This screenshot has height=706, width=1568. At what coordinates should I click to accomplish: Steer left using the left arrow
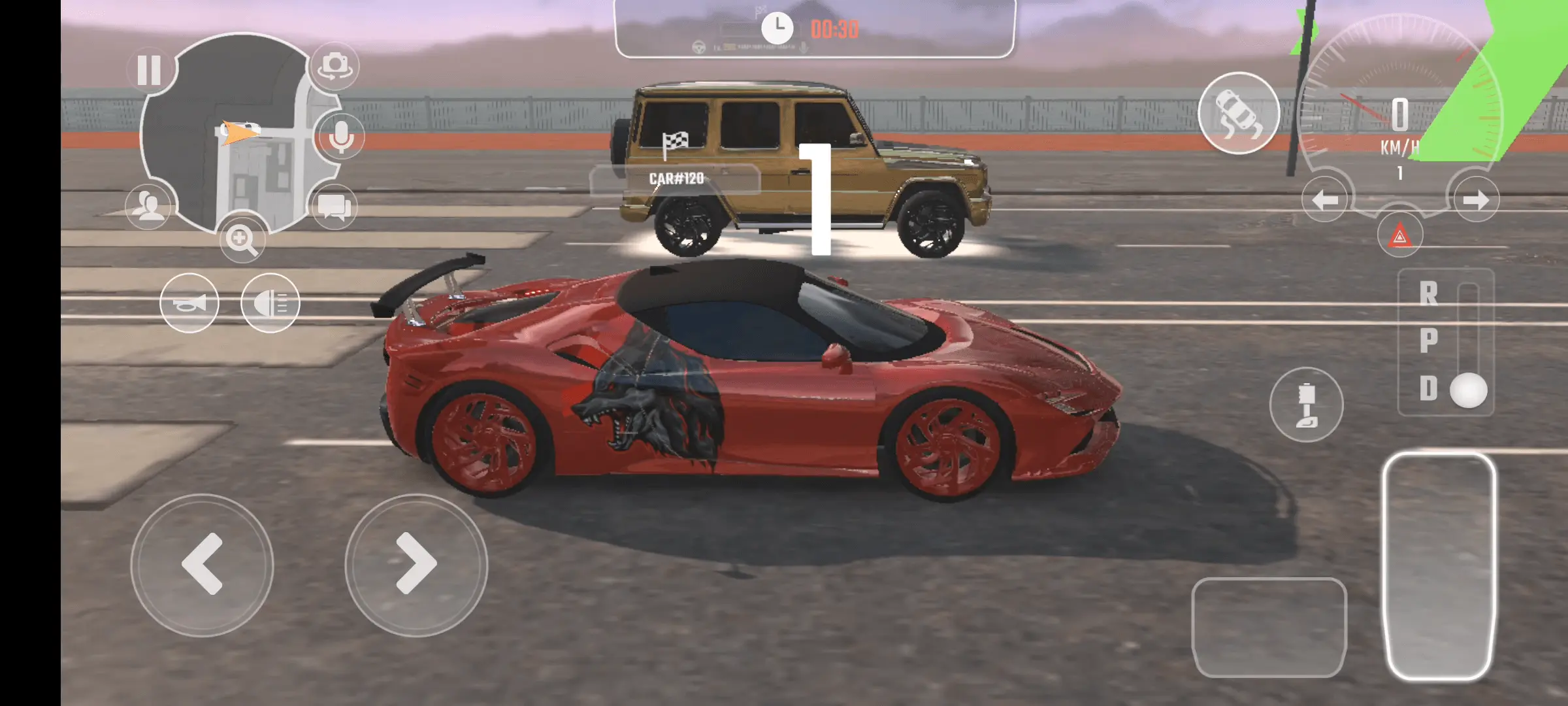[x=203, y=563]
